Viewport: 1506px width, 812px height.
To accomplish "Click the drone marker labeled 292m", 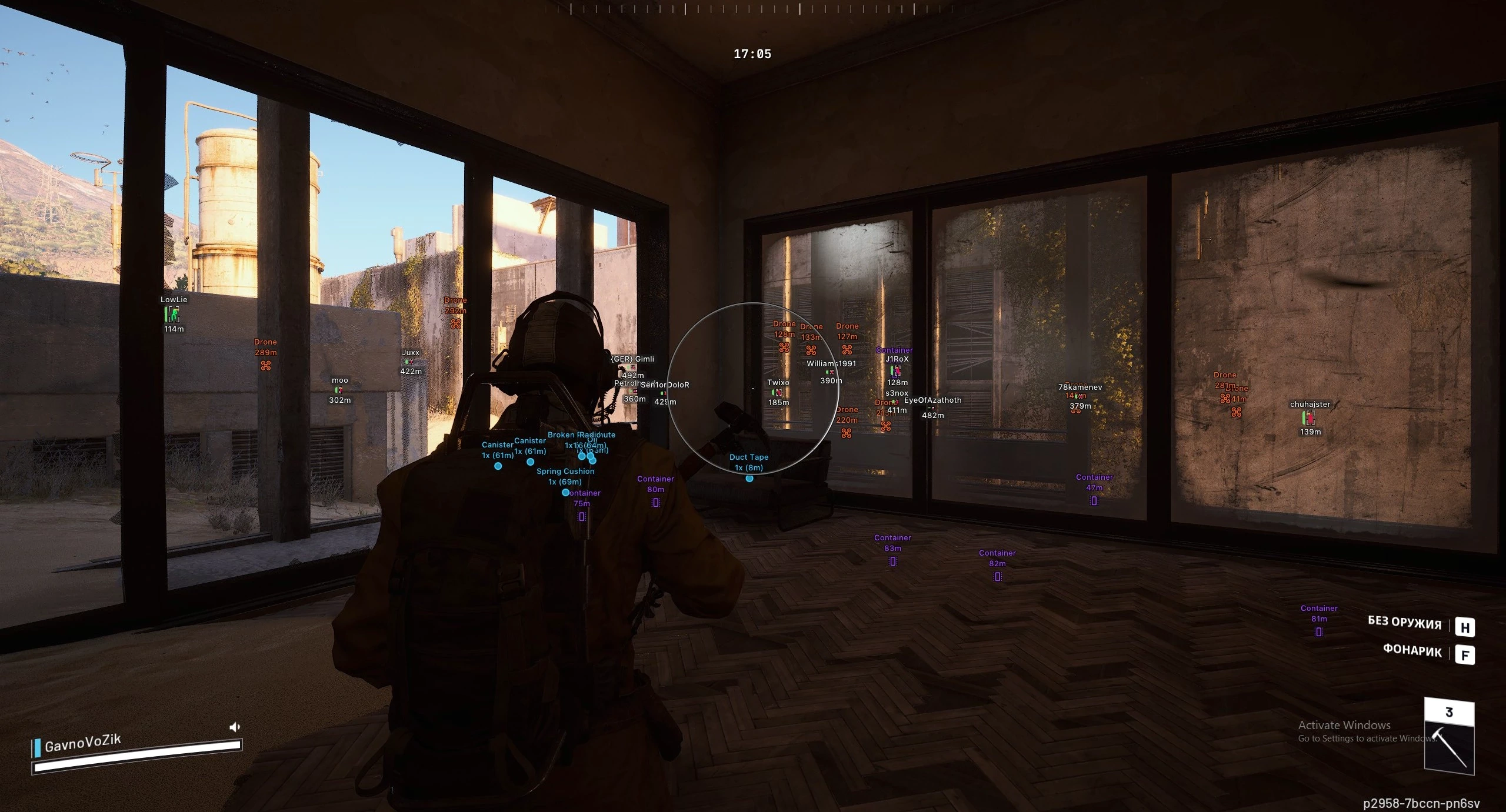I will pos(455,325).
